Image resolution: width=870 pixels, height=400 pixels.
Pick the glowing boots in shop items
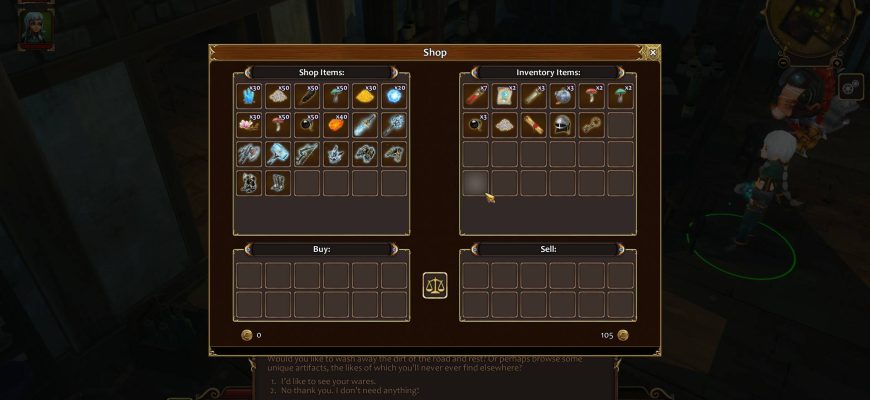tap(278, 183)
